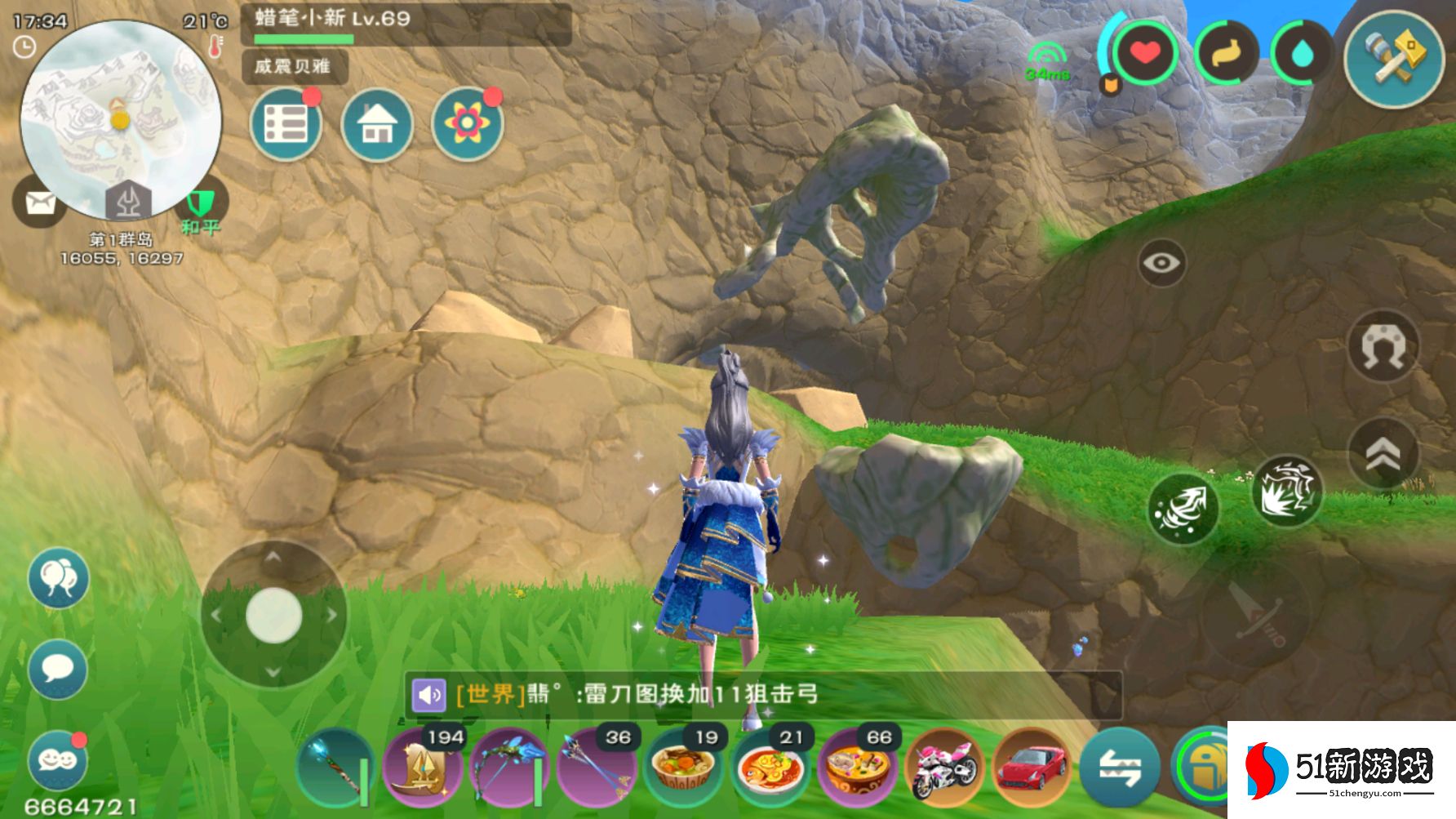Open the speech bubble chat button

pos(57,670)
